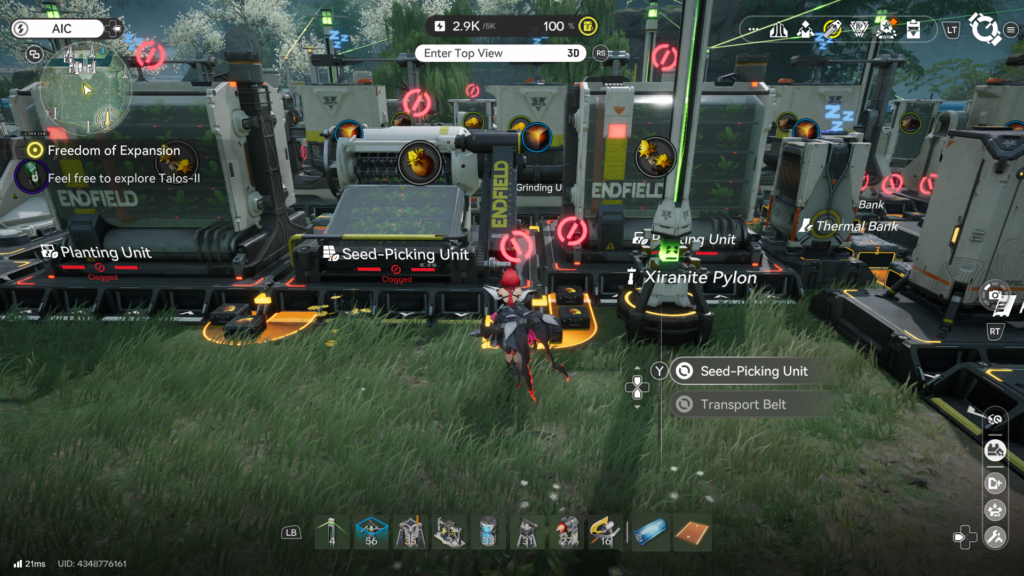Select the blue transport belt roll slot

(x=649, y=532)
